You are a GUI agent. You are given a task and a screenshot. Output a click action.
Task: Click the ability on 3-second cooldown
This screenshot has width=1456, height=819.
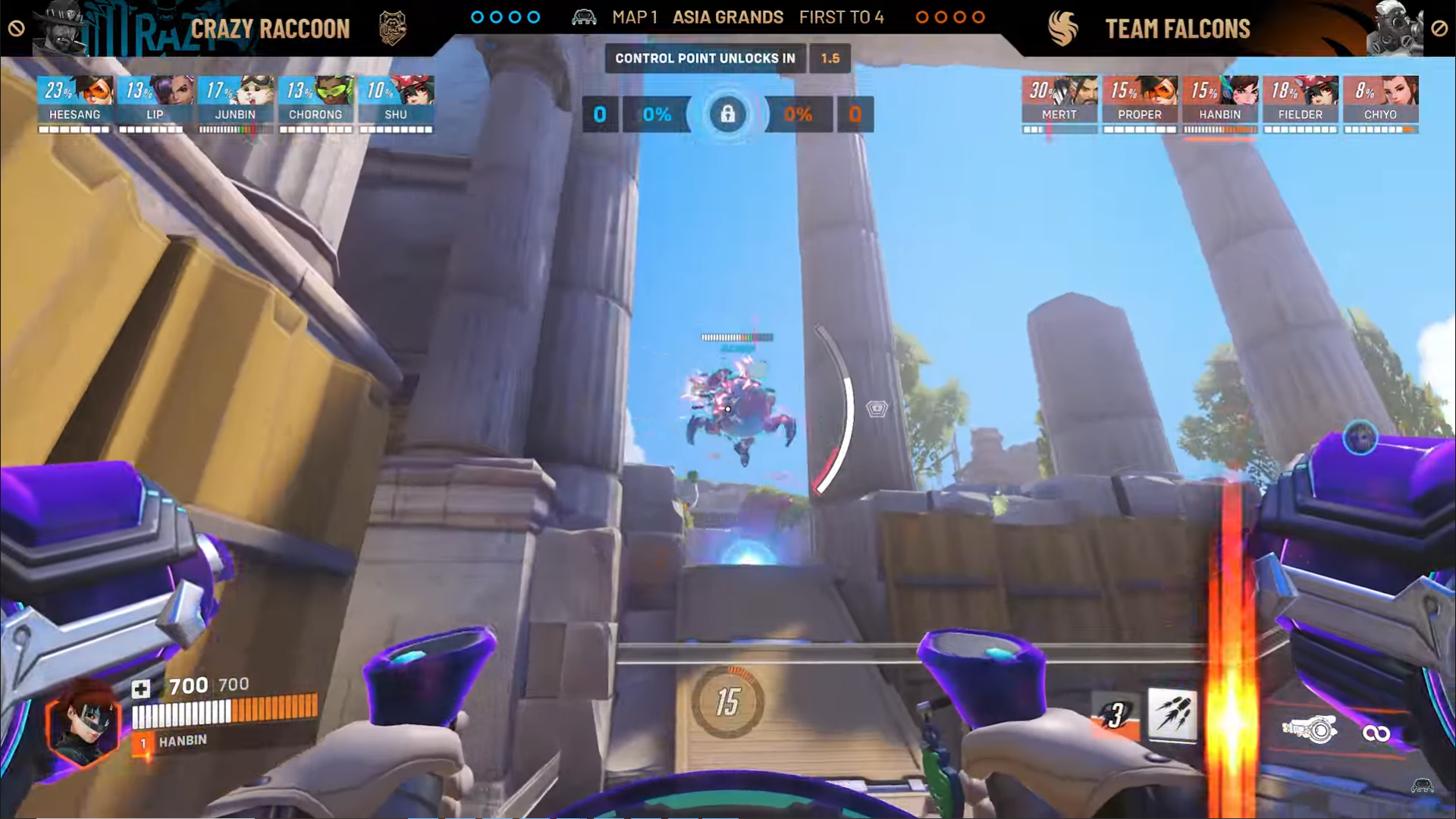click(x=1116, y=715)
